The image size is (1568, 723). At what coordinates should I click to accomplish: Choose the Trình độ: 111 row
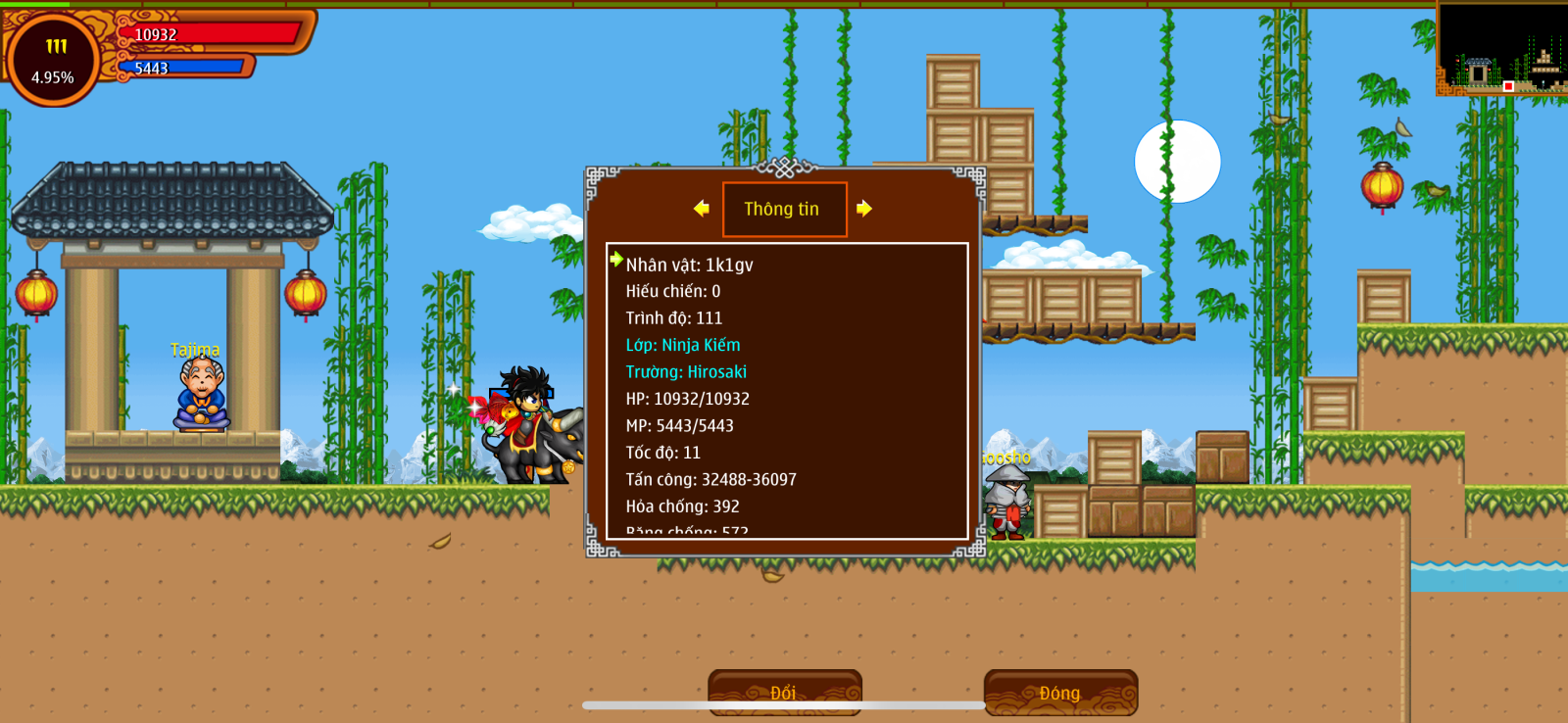click(x=674, y=318)
